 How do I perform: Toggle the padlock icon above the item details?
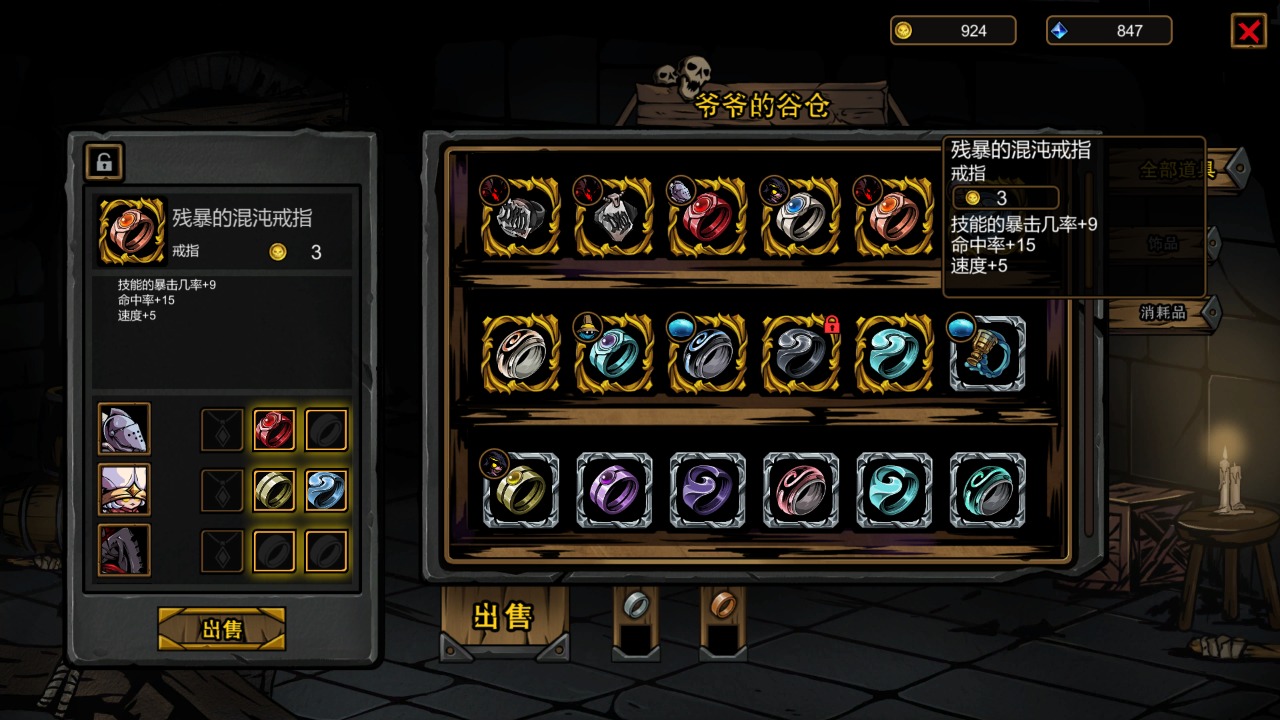coord(104,161)
